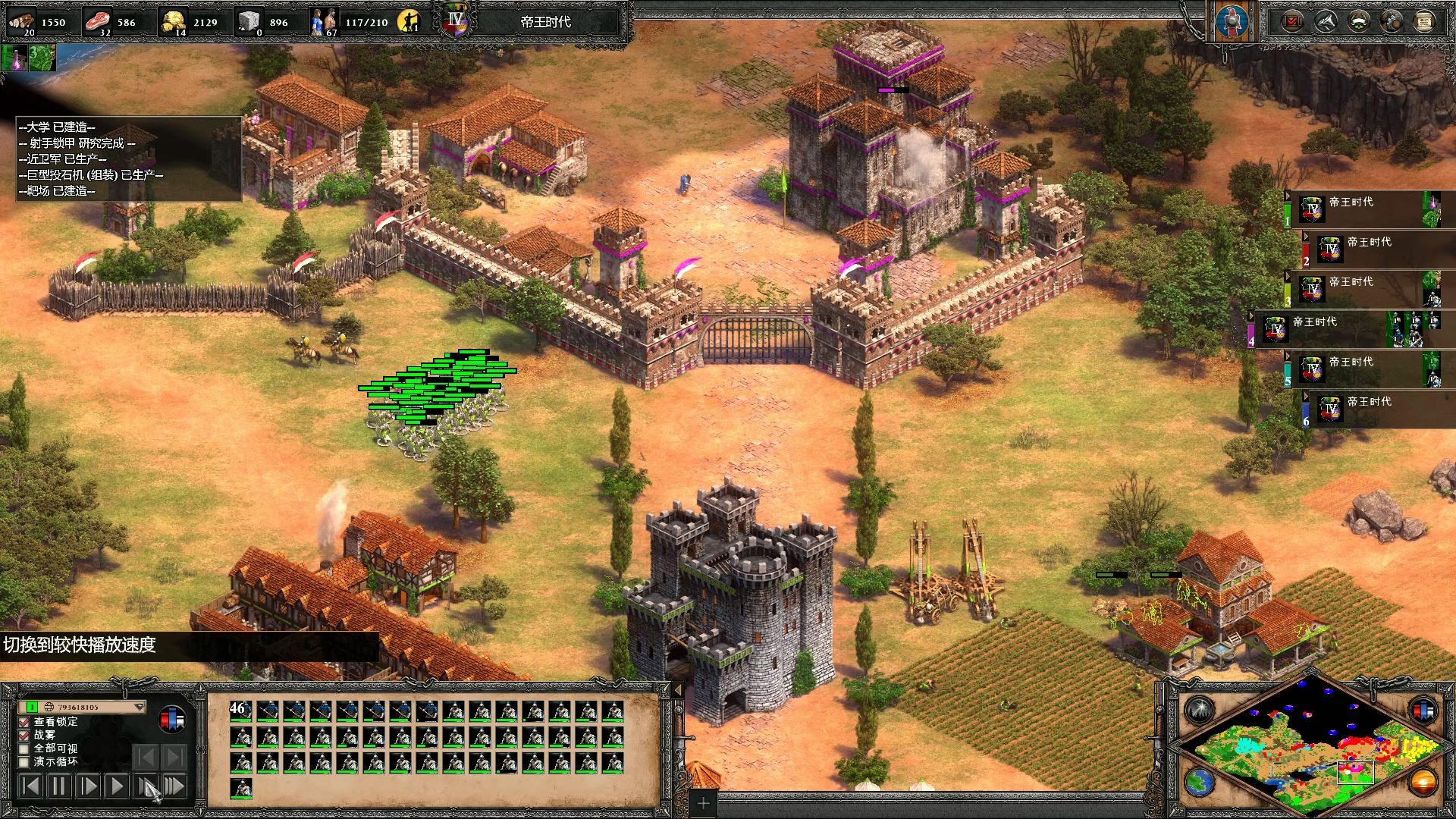Select the first unit portrait in selection panel
The height and width of the screenshot is (819, 1456).
point(241,711)
